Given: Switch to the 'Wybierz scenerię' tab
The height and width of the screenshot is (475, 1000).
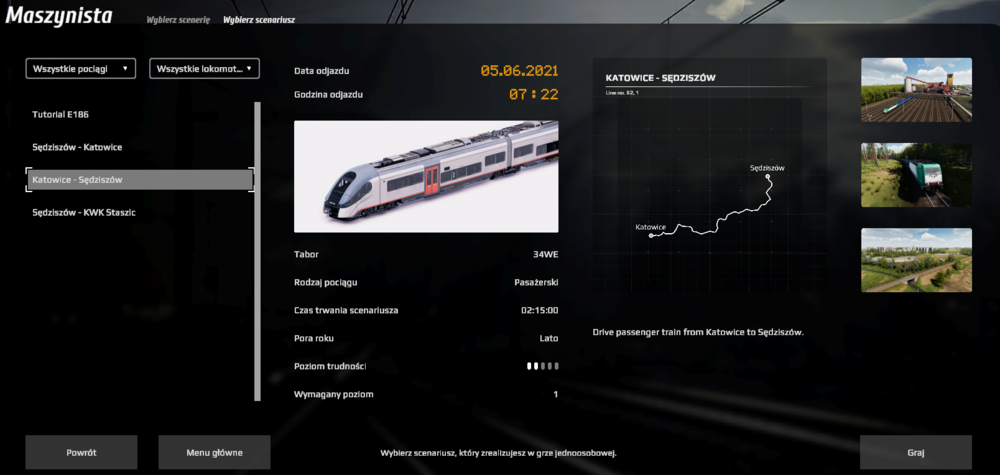Looking at the screenshot, I should (176, 19).
